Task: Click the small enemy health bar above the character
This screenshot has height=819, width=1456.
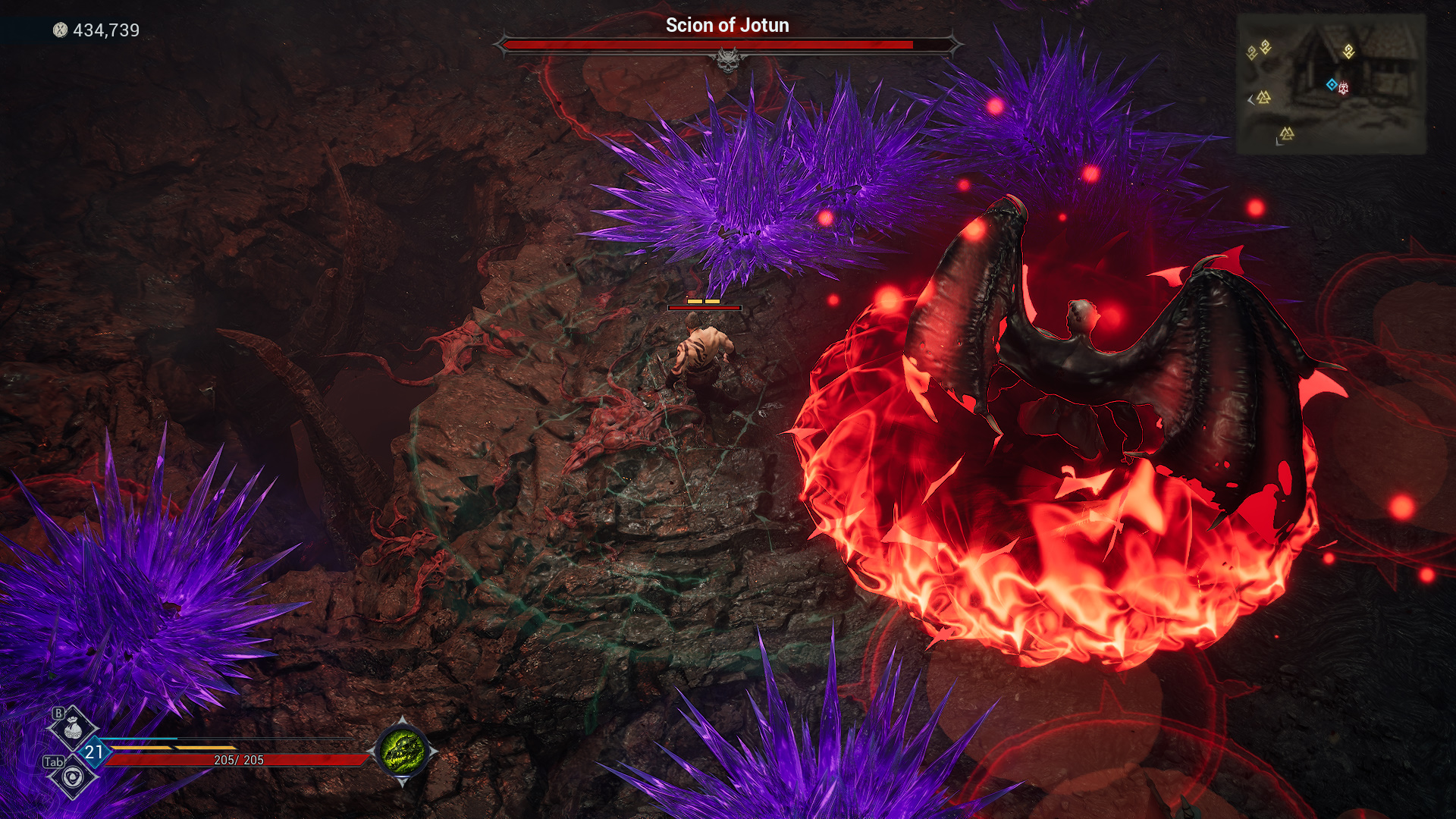Action: (704, 308)
